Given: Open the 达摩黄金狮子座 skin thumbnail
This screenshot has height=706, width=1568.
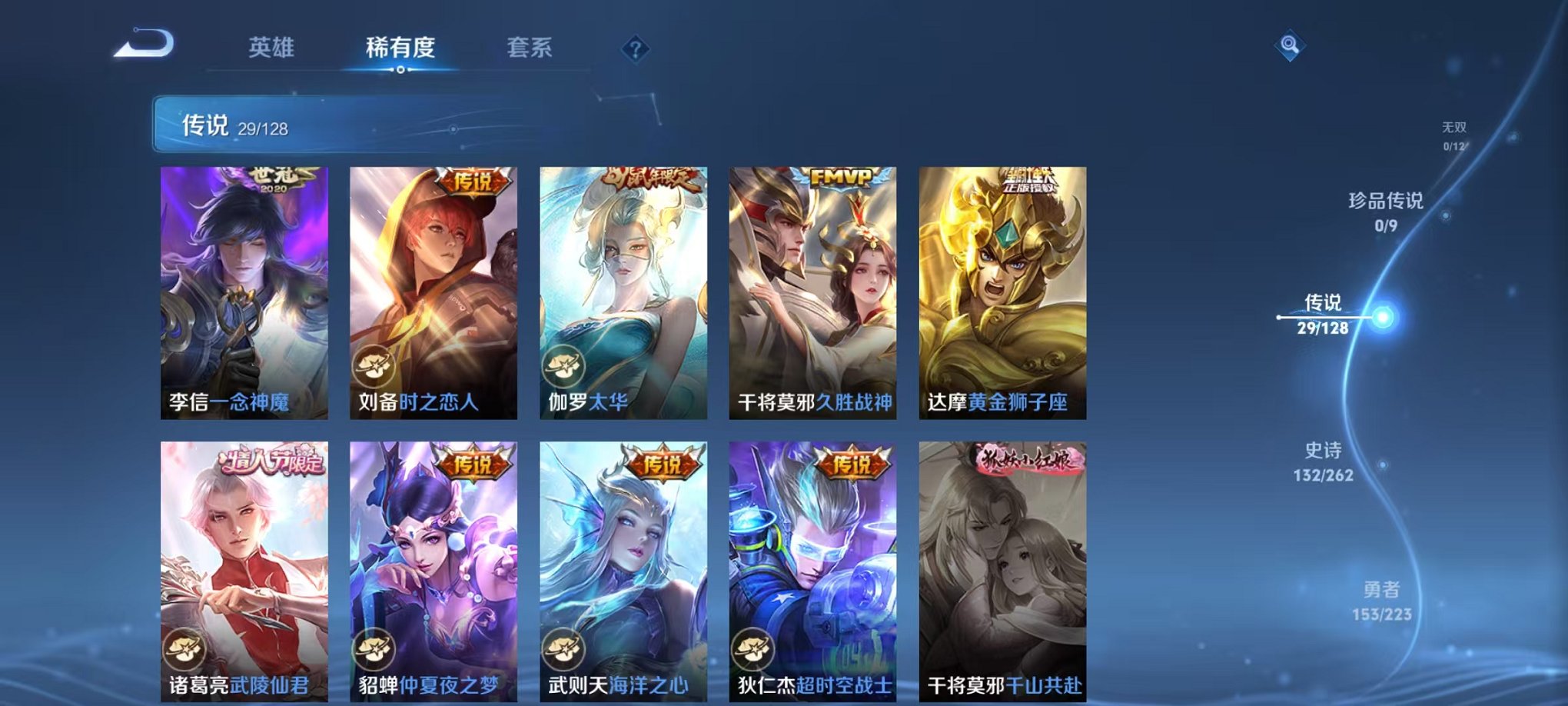Looking at the screenshot, I should 1003,292.
